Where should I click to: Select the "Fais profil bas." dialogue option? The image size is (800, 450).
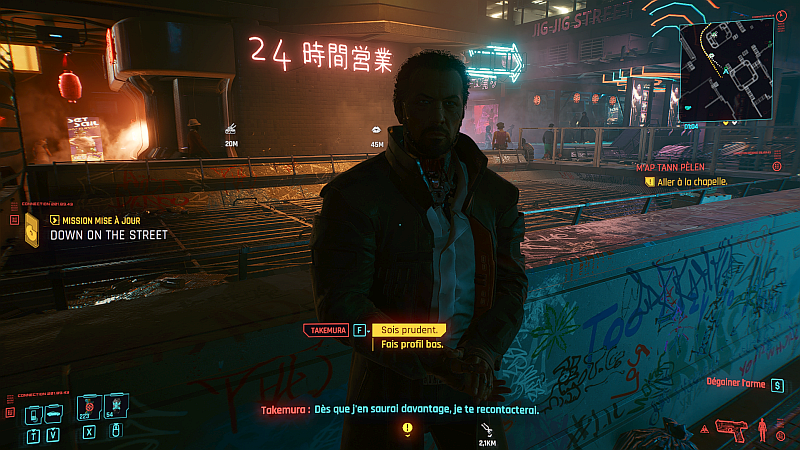(411, 344)
